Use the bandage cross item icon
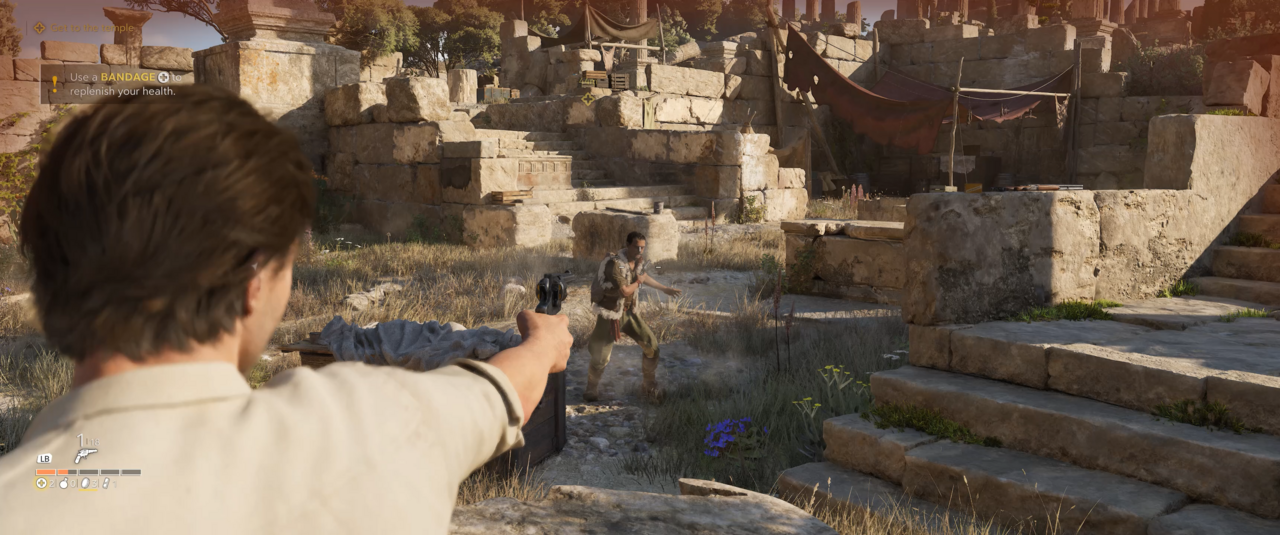Viewport: 1280px width, 535px height. [42, 483]
